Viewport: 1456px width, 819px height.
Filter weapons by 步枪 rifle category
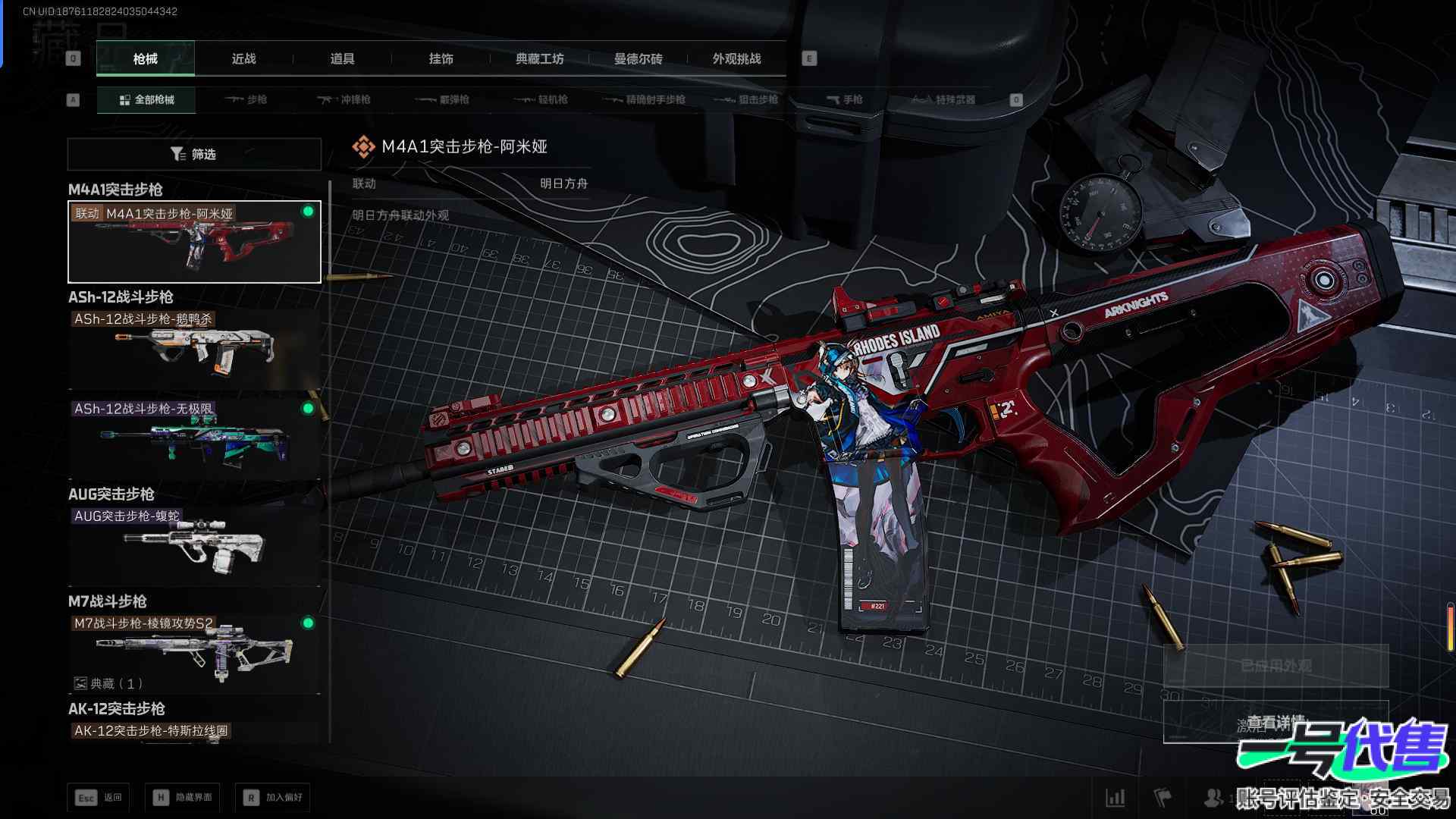(x=246, y=99)
